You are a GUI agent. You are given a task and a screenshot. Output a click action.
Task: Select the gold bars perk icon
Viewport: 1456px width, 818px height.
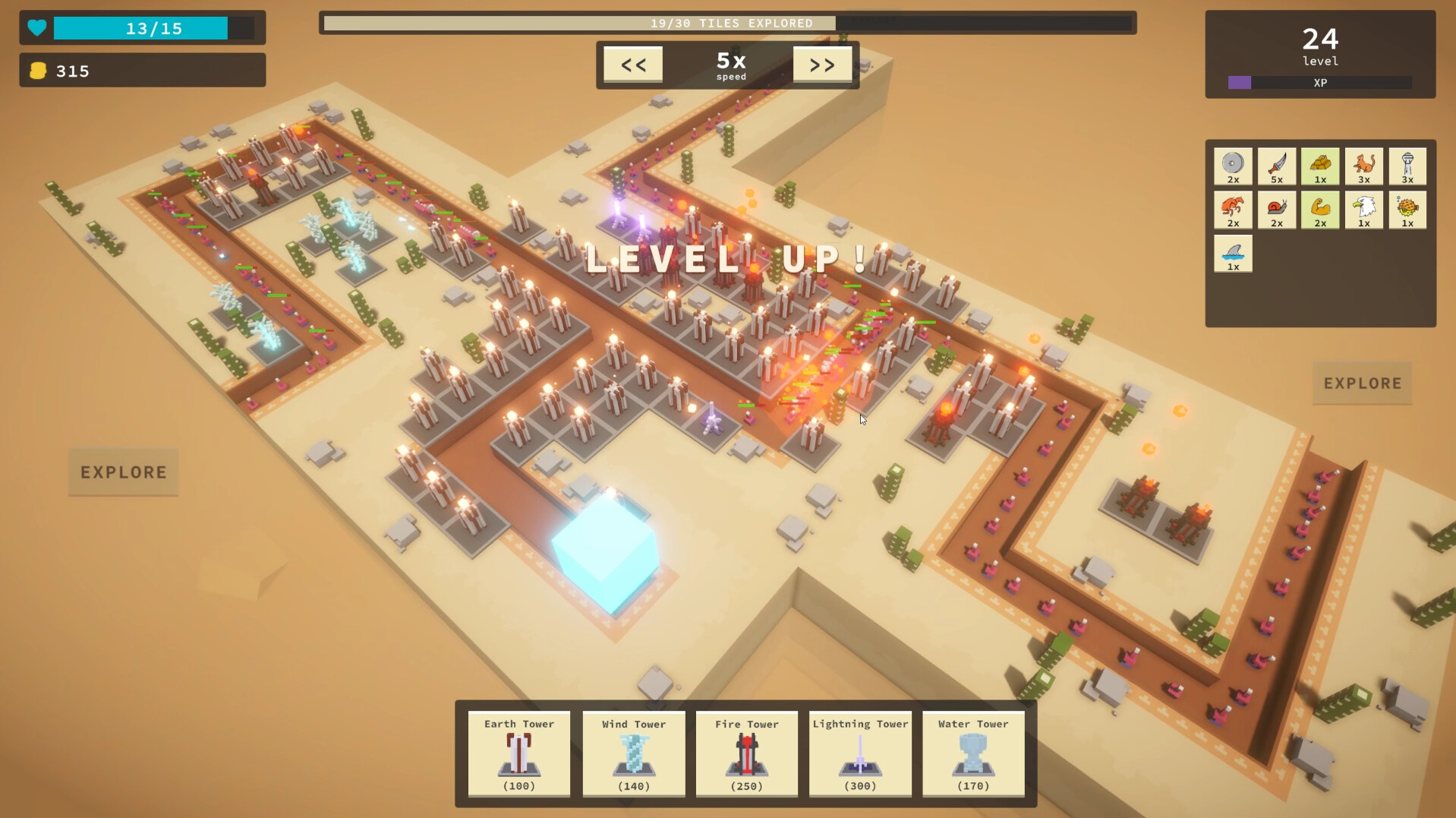(x=1321, y=166)
